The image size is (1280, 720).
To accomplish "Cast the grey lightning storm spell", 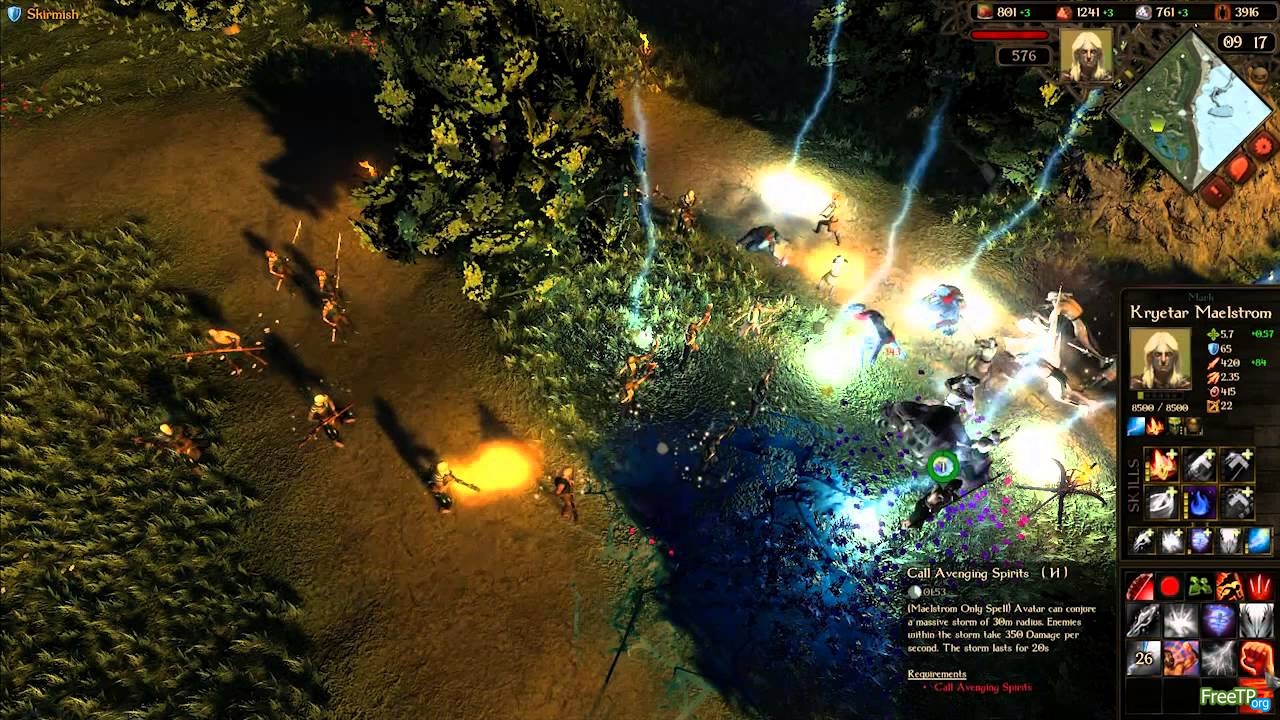I will (x=1218, y=658).
